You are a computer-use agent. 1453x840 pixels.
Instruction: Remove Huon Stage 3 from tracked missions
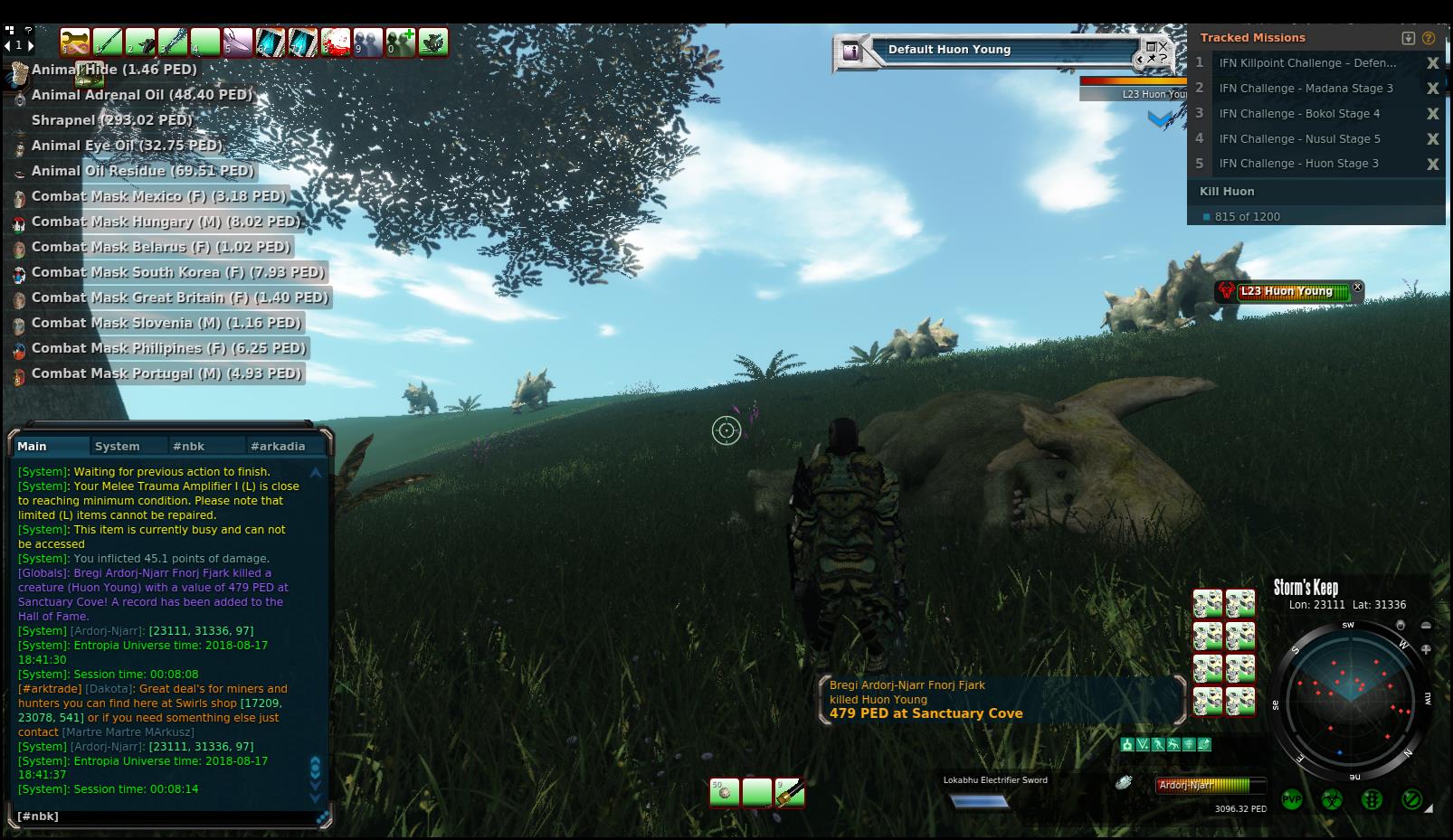tap(1433, 165)
